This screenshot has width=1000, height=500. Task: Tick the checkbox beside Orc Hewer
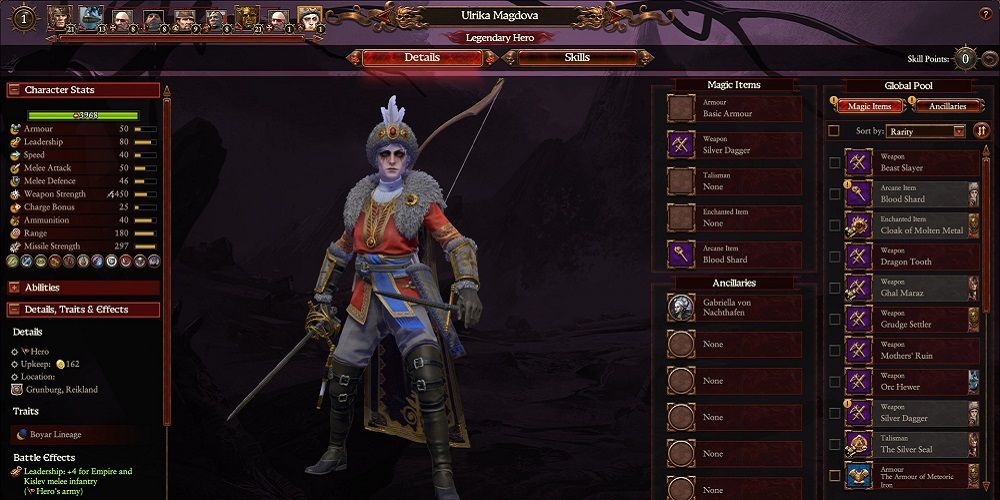[834, 382]
